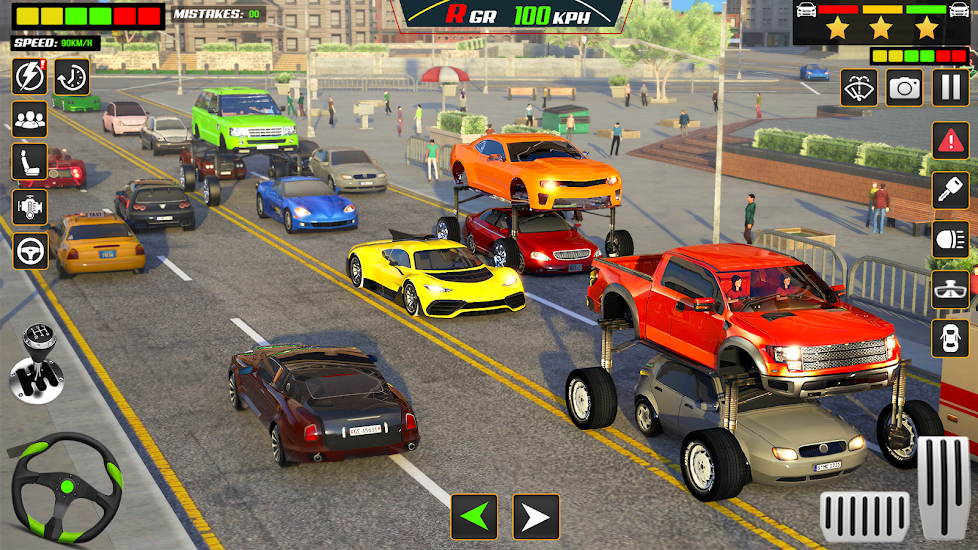Click the large green steering wheel
The width and height of the screenshot is (978, 550).
point(66,488)
